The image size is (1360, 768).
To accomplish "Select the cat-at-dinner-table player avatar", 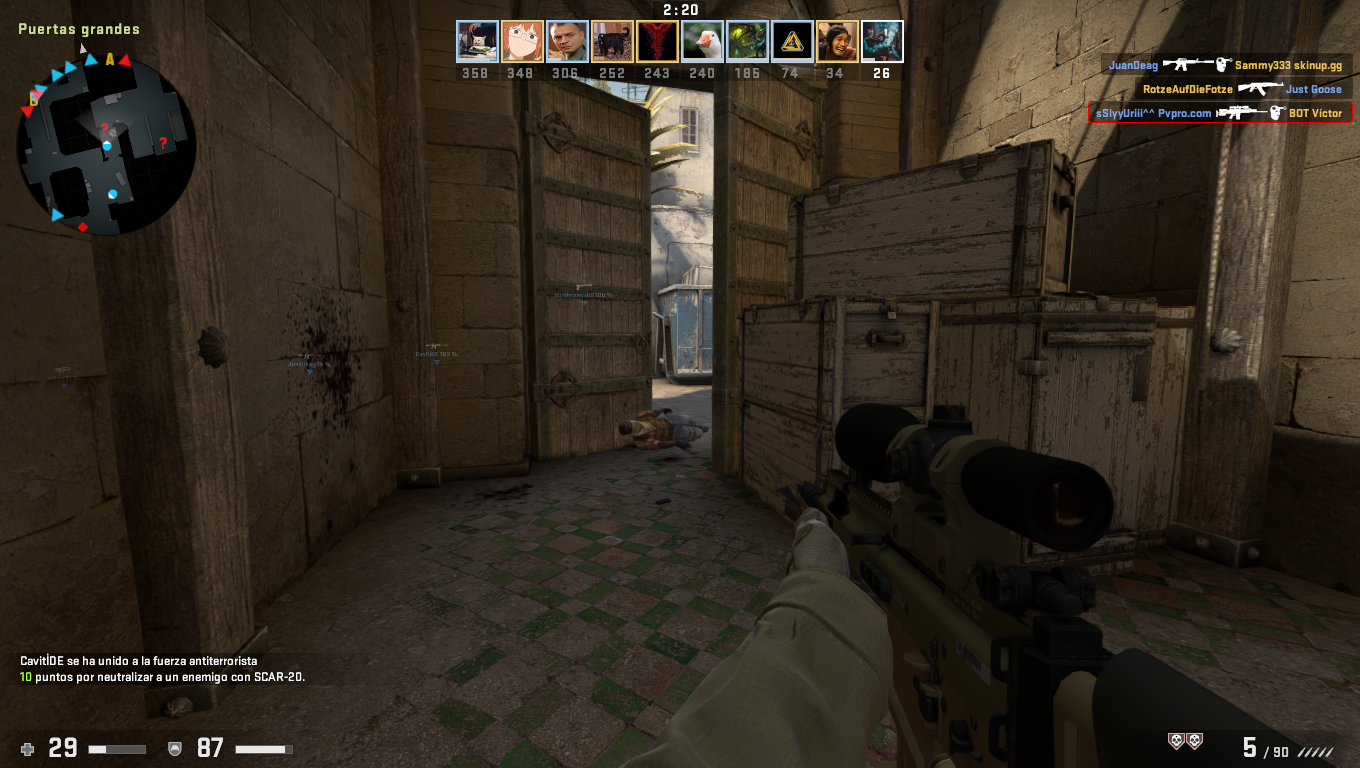I will click(x=477, y=42).
